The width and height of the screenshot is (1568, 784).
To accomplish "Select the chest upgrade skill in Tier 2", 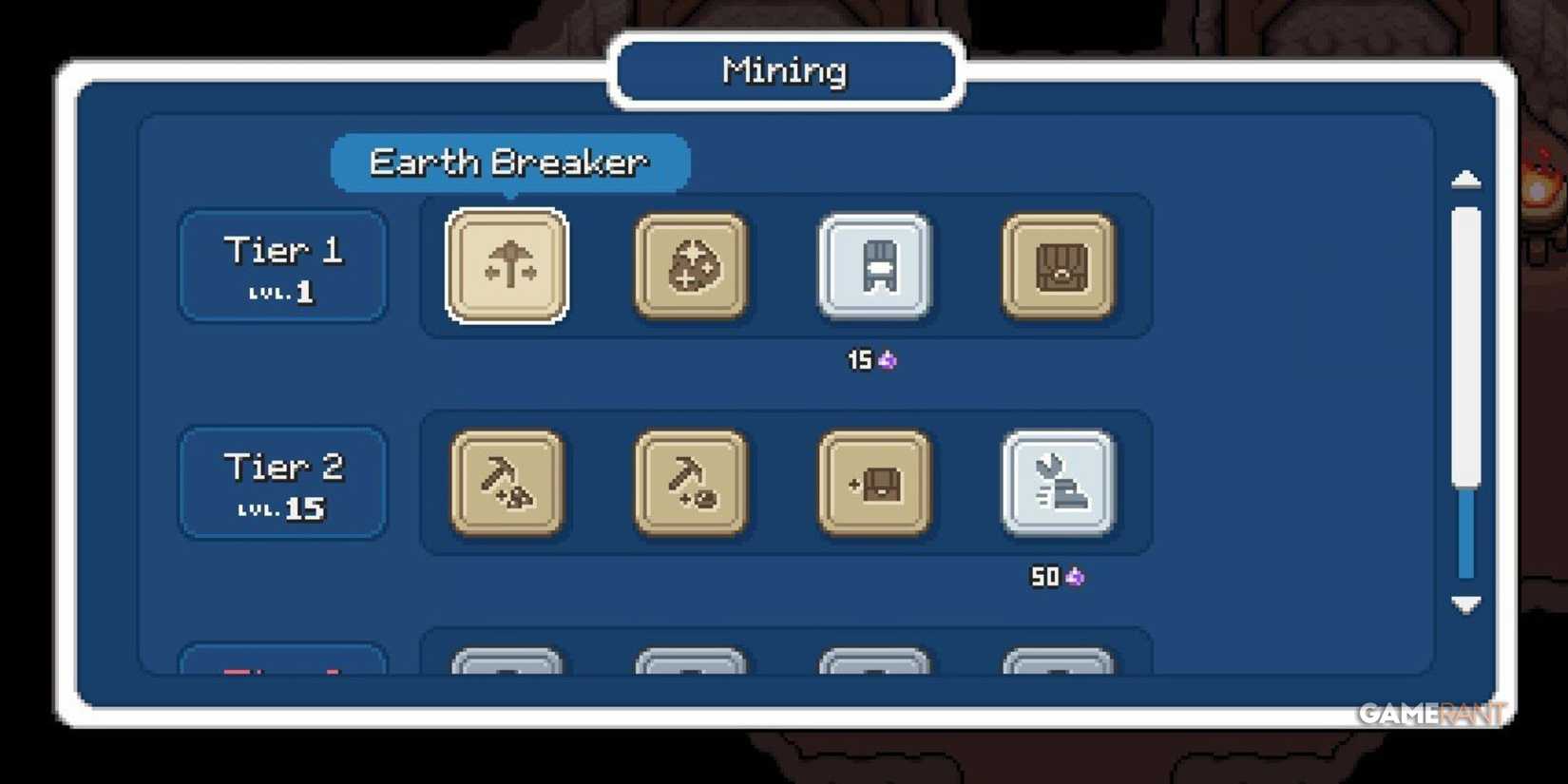I will [x=874, y=483].
